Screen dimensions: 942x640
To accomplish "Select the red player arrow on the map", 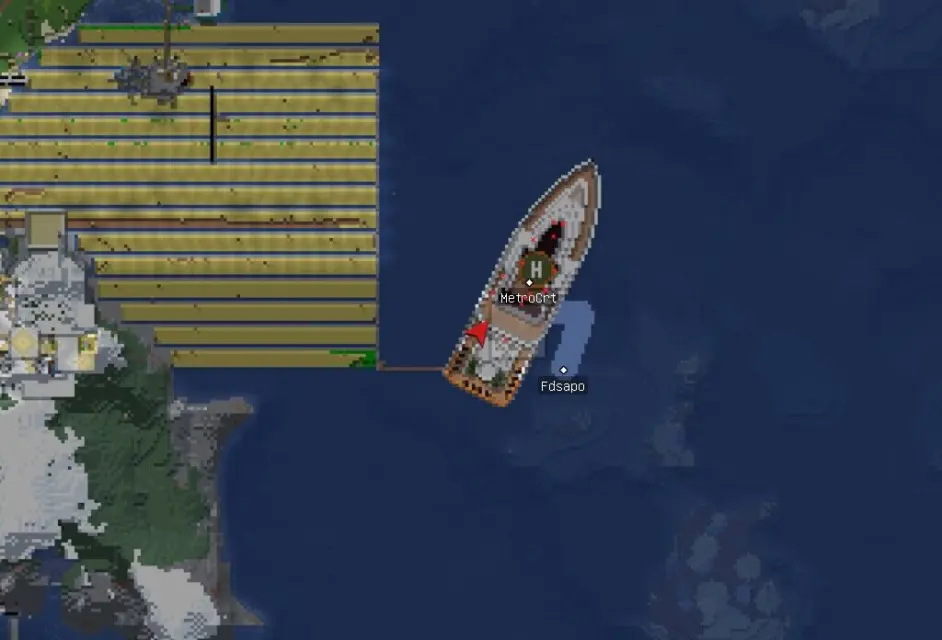I will [x=479, y=333].
